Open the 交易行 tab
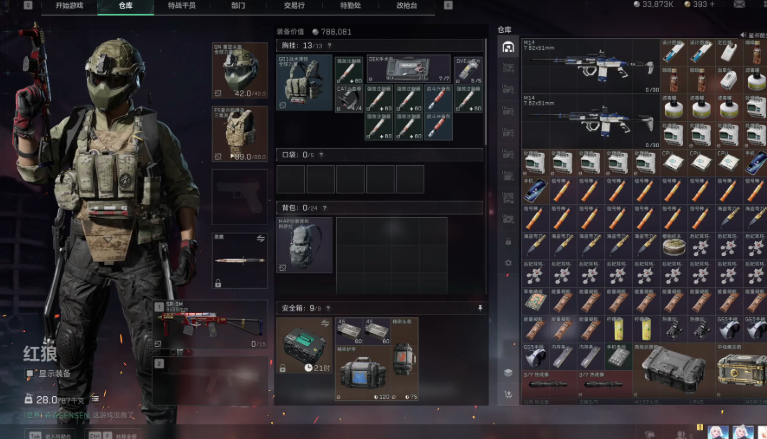Screen dimensions: 767x439 click(294, 6)
